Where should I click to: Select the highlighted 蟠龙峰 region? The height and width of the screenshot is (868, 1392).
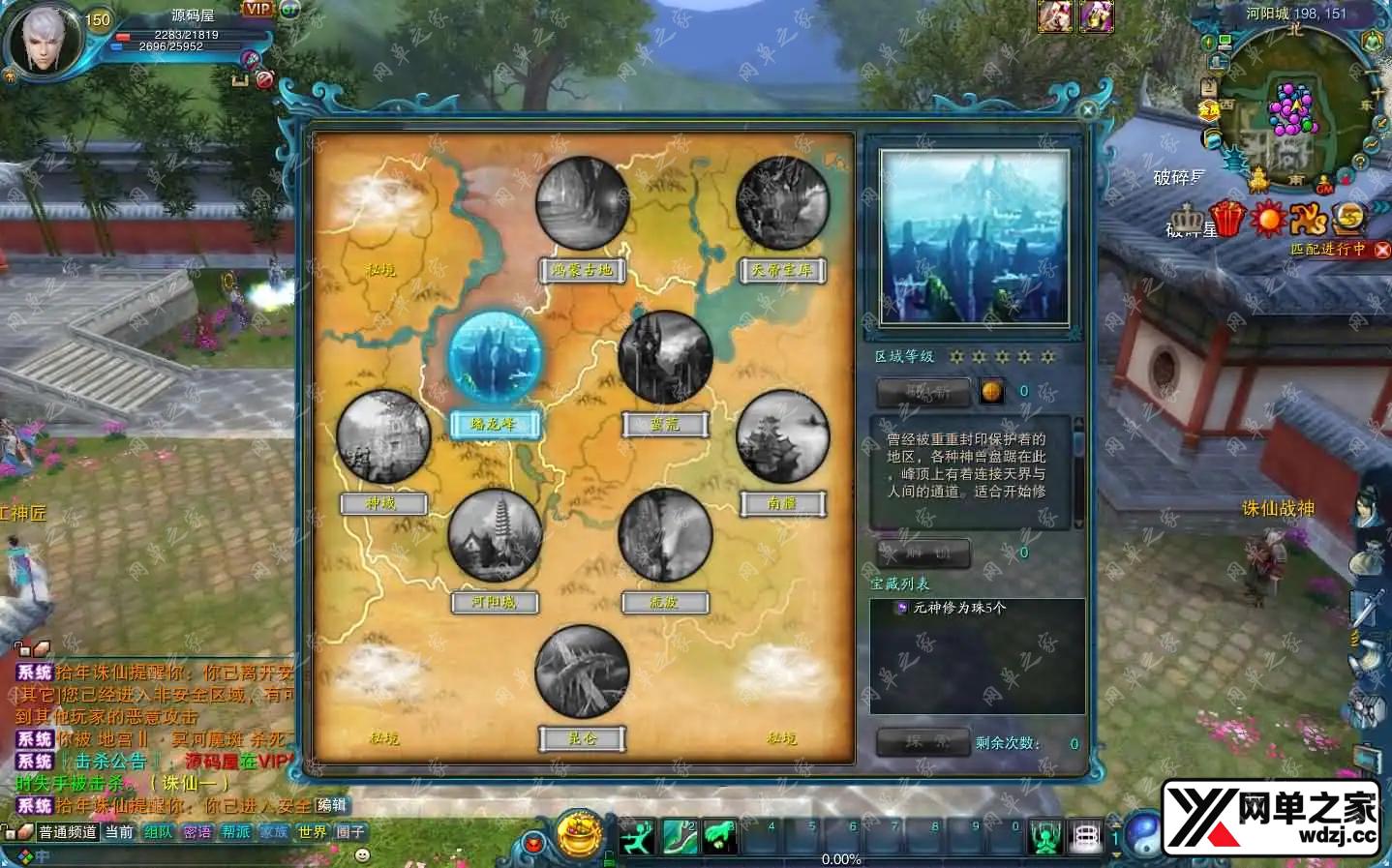[494, 358]
